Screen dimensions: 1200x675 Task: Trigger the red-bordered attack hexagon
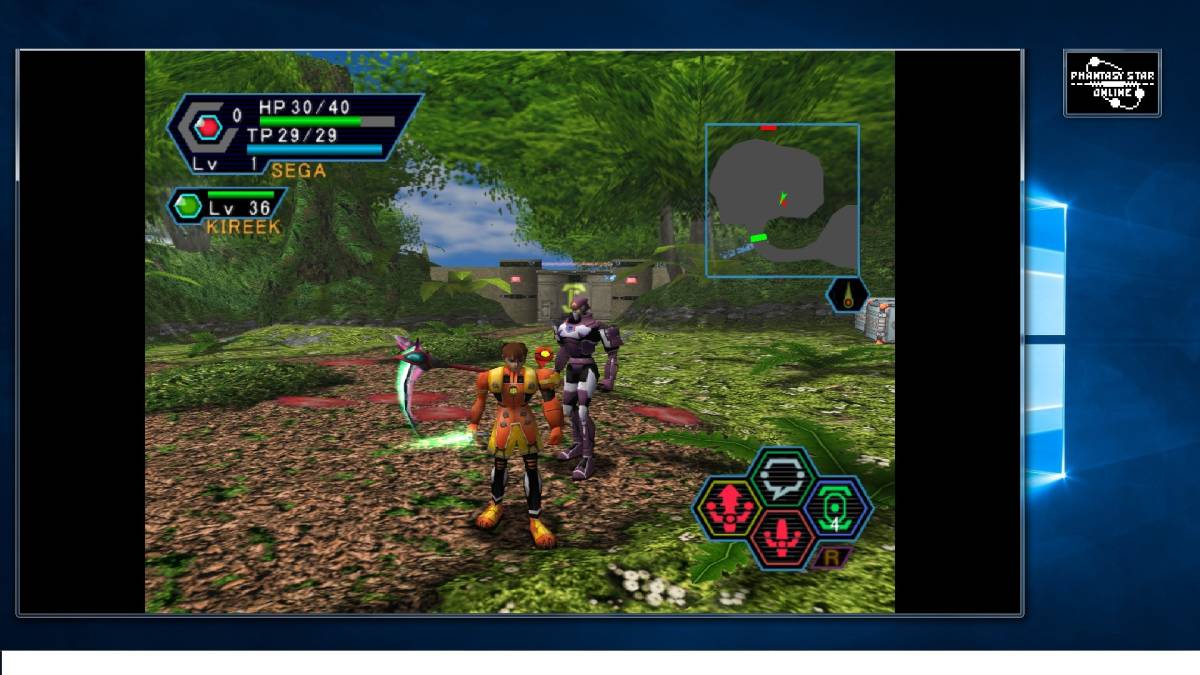coord(783,539)
